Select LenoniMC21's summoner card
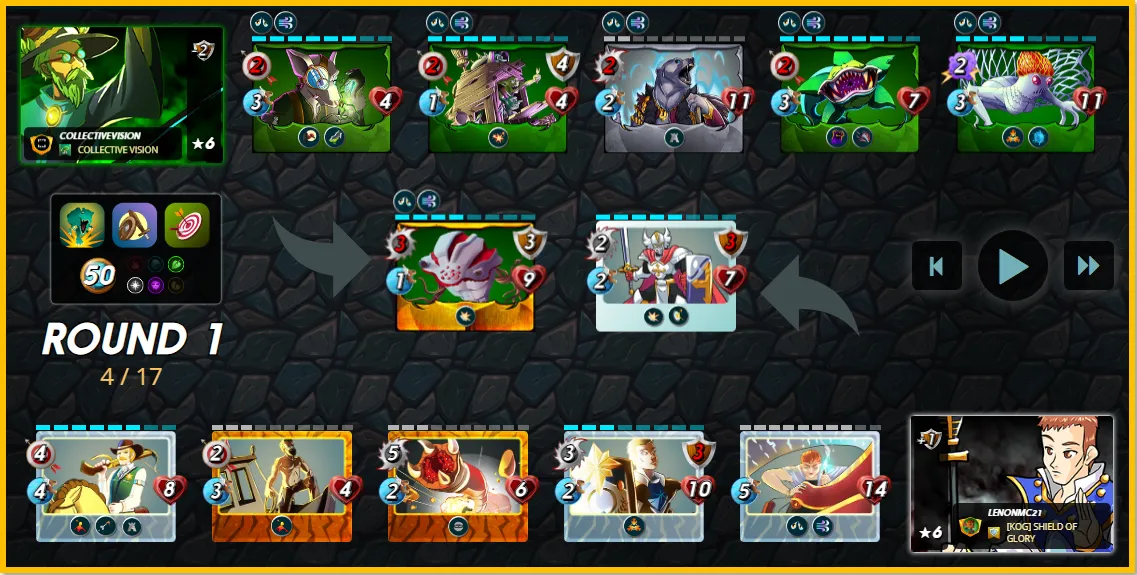Viewport: 1137px width, 575px height. click(x=1011, y=483)
